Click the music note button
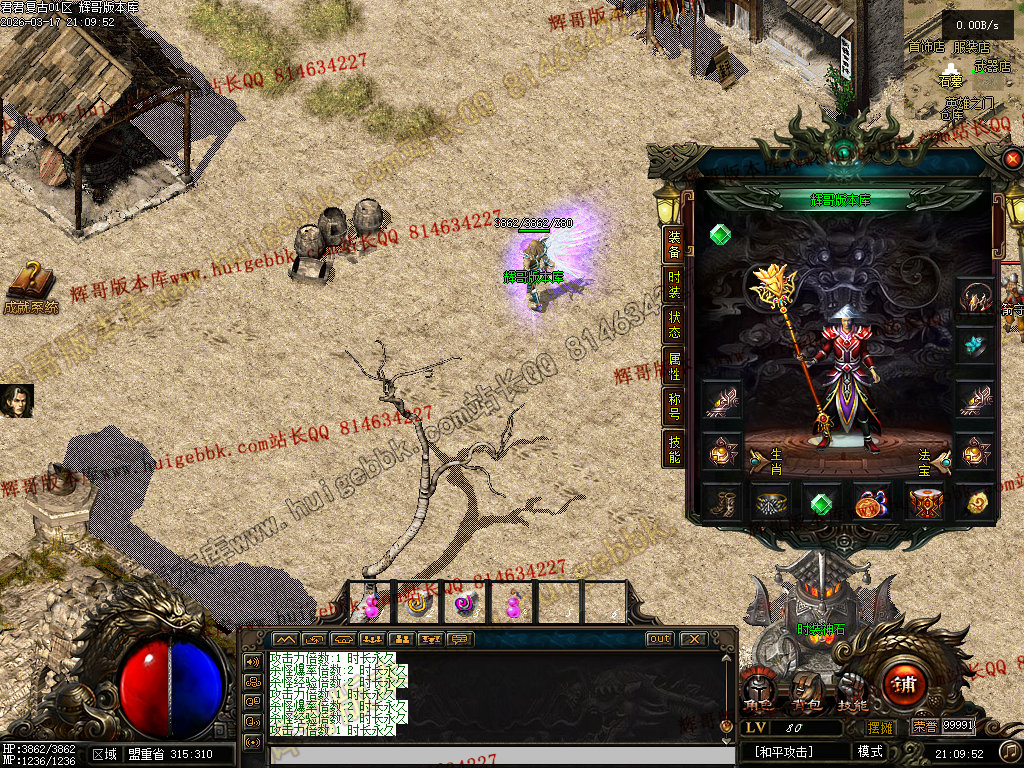The width and height of the screenshot is (1024, 768). [1011, 750]
